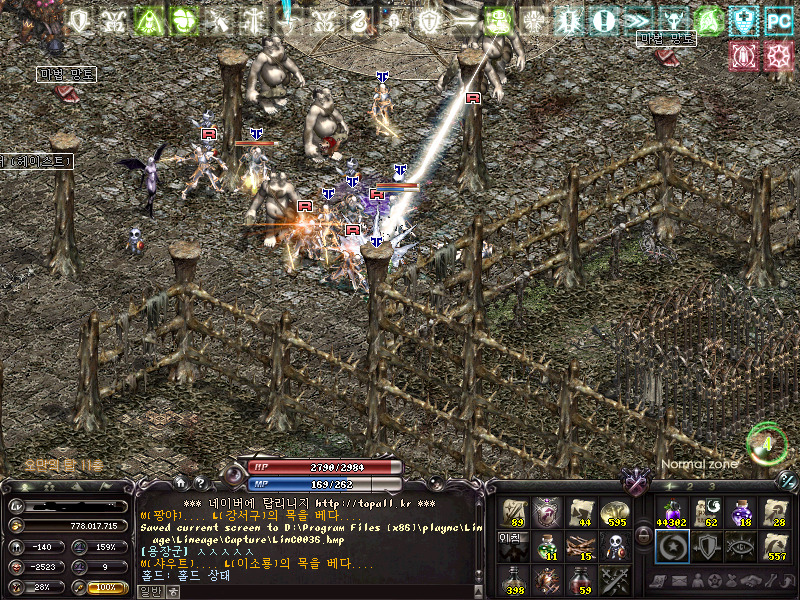
Task: Click the red spider status icon
Action: tap(742, 56)
